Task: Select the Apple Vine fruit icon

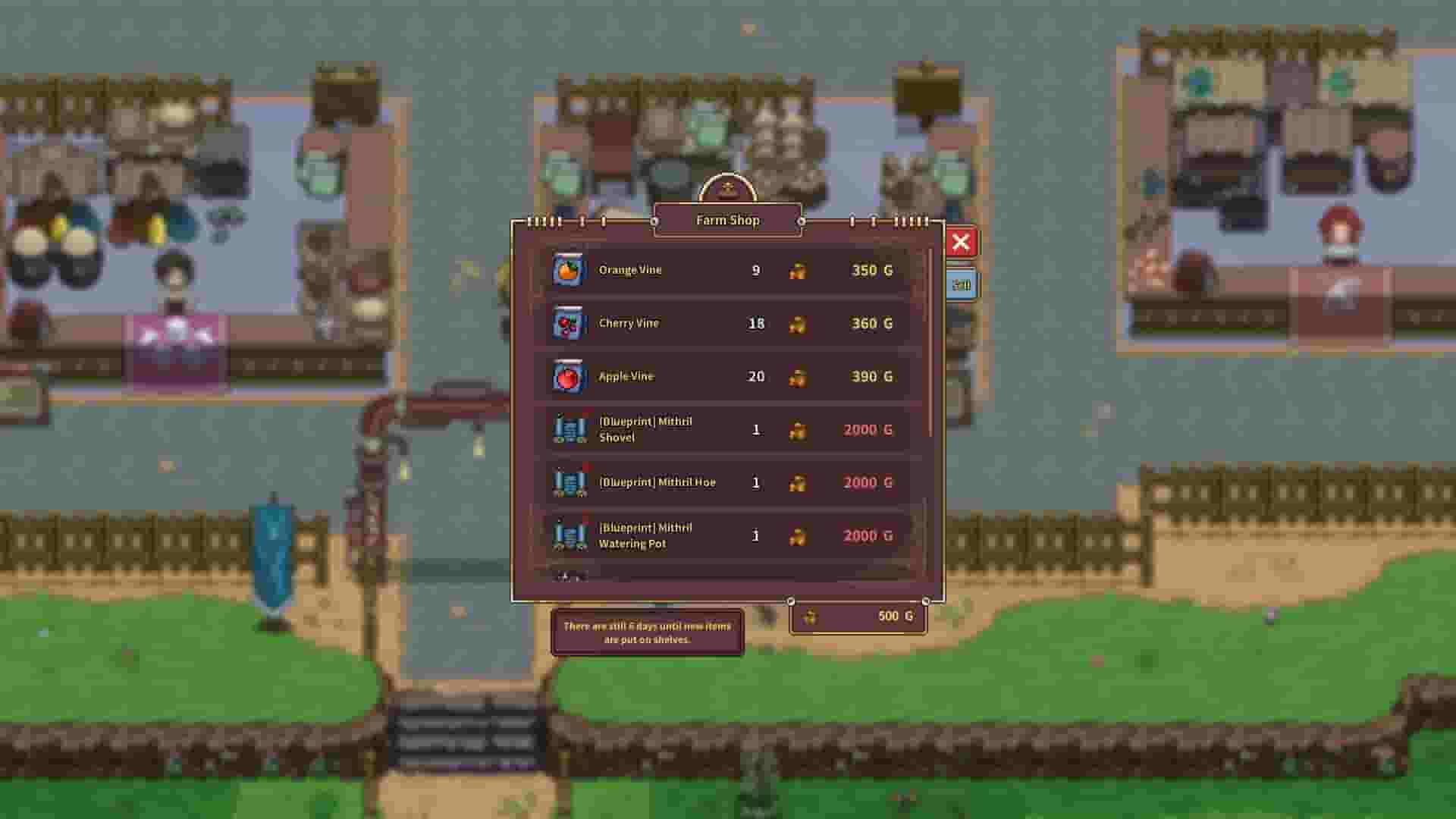Action: 570,376
